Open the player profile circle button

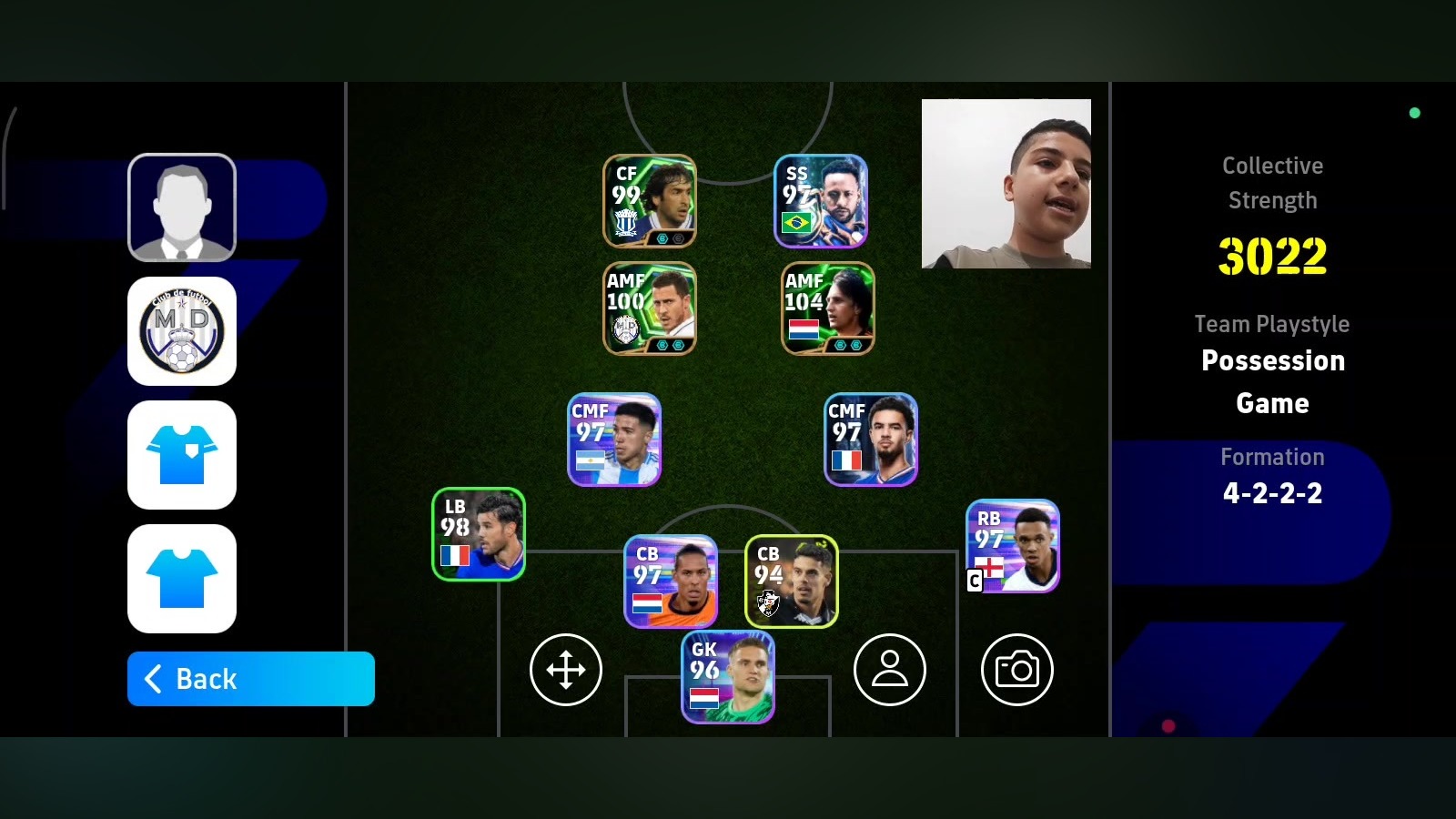point(890,670)
